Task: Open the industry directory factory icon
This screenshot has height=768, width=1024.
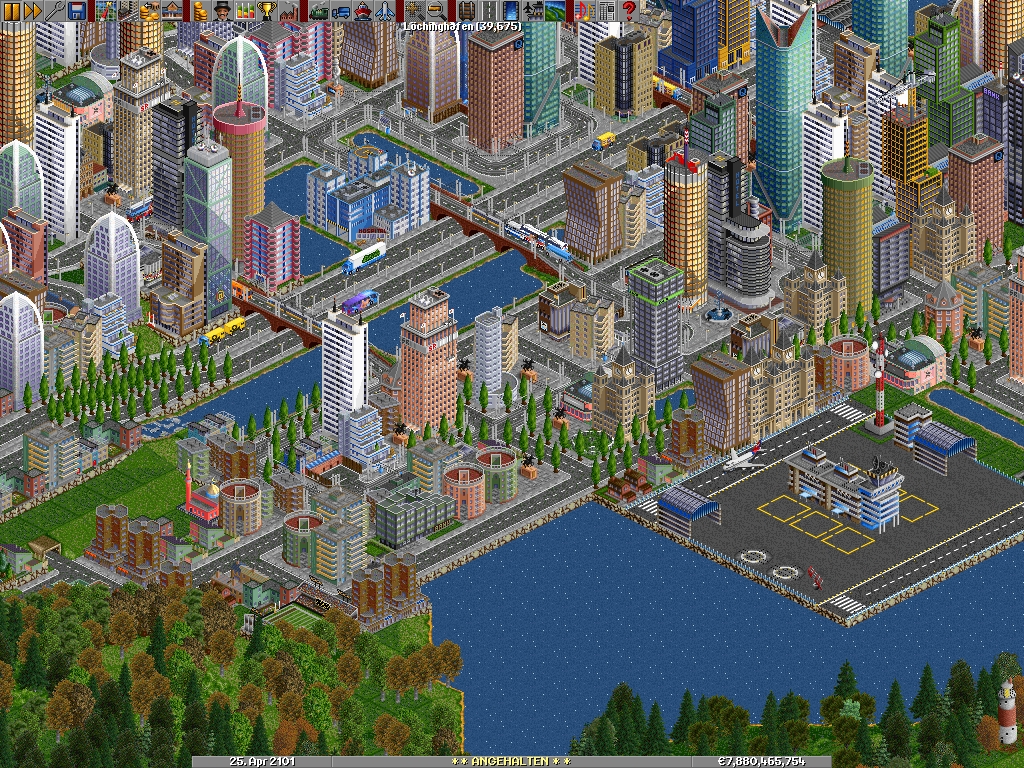Action: [x=289, y=11]
